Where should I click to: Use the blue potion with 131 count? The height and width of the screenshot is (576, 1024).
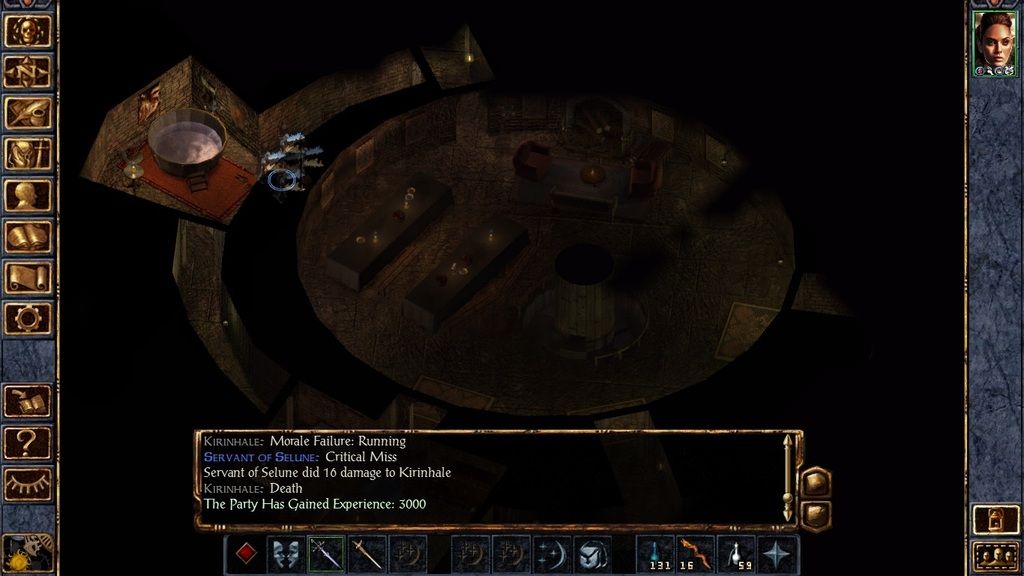pyautogui.click(x=655, y=554)
